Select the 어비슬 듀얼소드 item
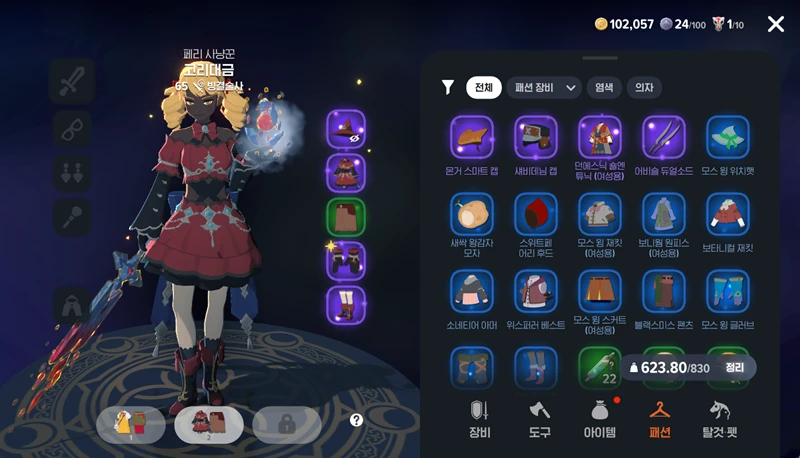800x458 pixels. [x=664, y=137]
